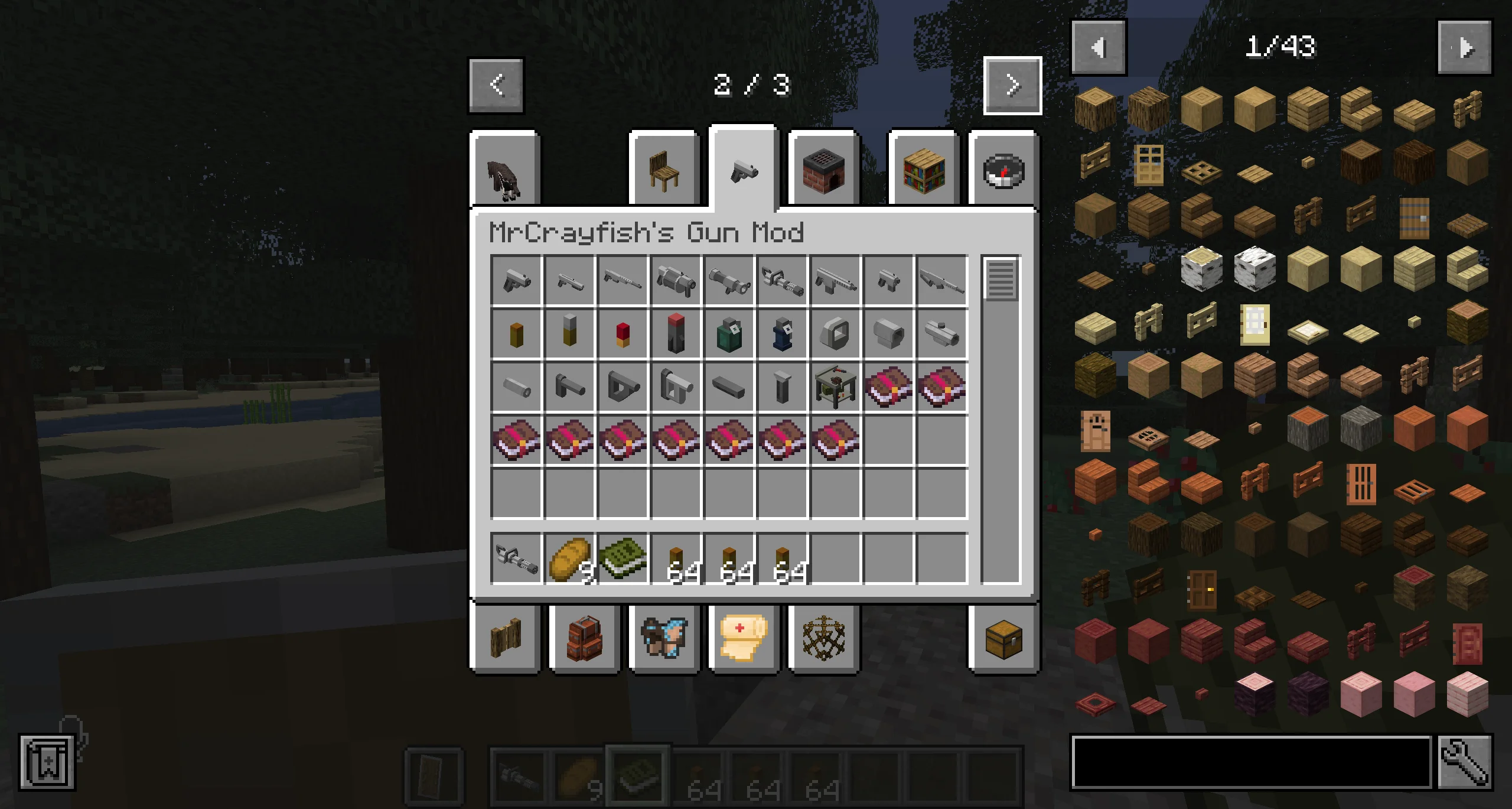Open the brick oven creative tab
This screenshot has width=1512, height=809.
point(823,170)
